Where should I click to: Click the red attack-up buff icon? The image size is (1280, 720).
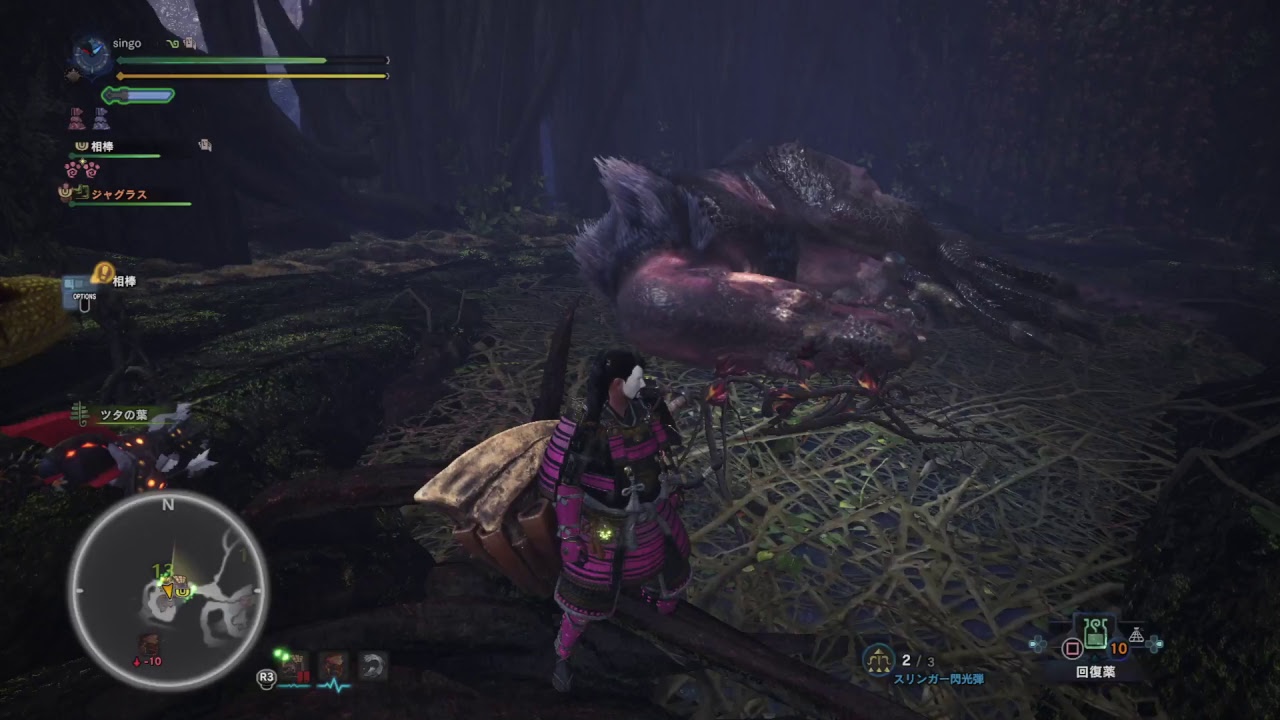[77, 120]
